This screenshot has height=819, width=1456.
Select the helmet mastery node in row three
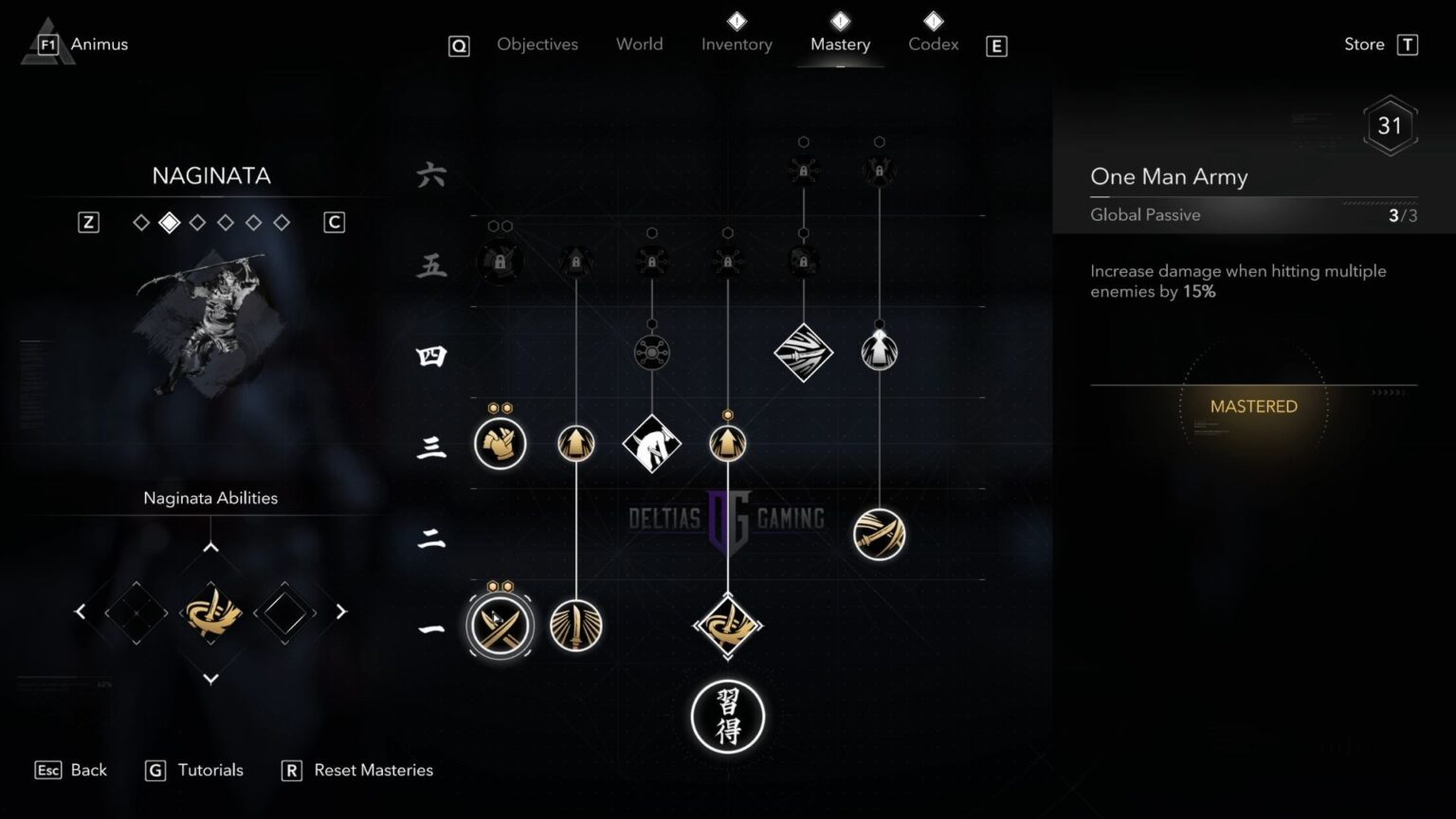(500, 443)
